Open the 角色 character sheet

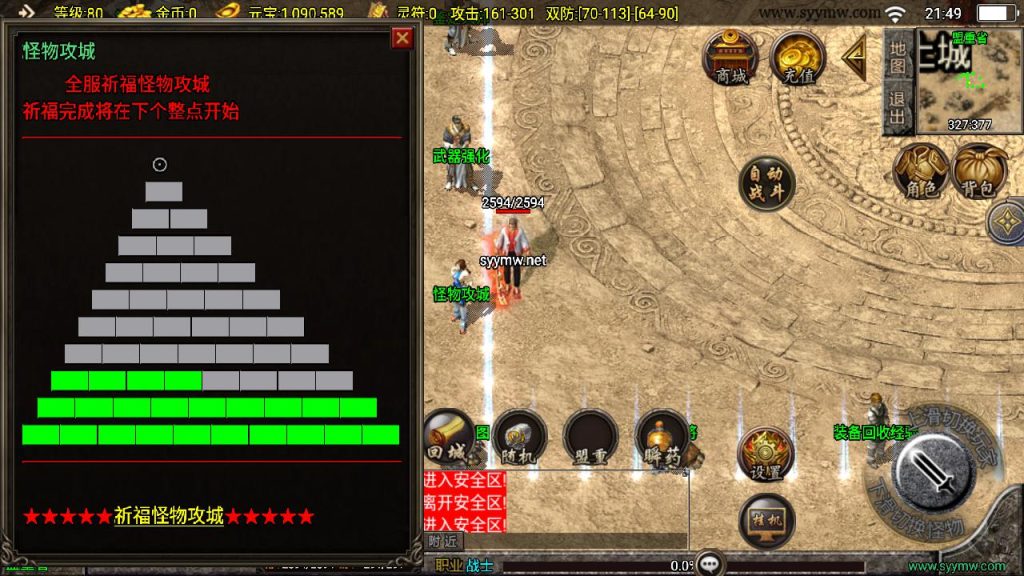click(920, 172)
